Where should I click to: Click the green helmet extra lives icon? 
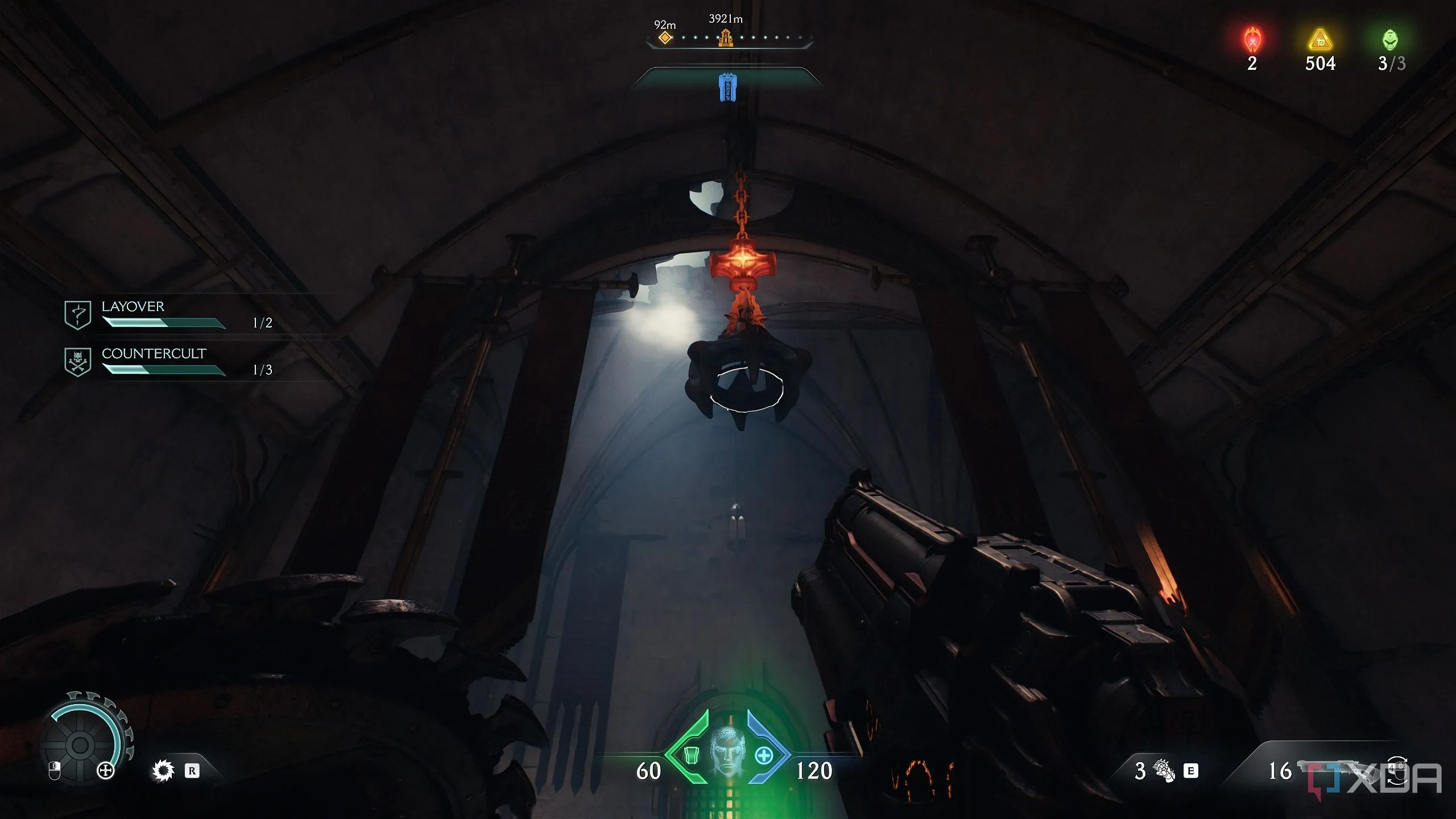1390,40
